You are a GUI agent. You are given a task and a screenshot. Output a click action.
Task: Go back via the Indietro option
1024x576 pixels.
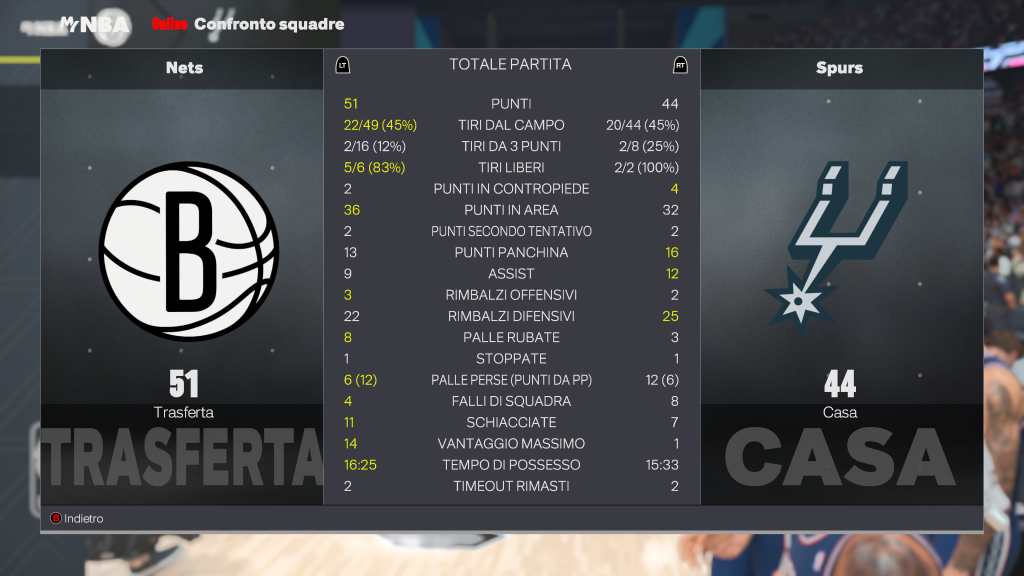coord(77,519)
